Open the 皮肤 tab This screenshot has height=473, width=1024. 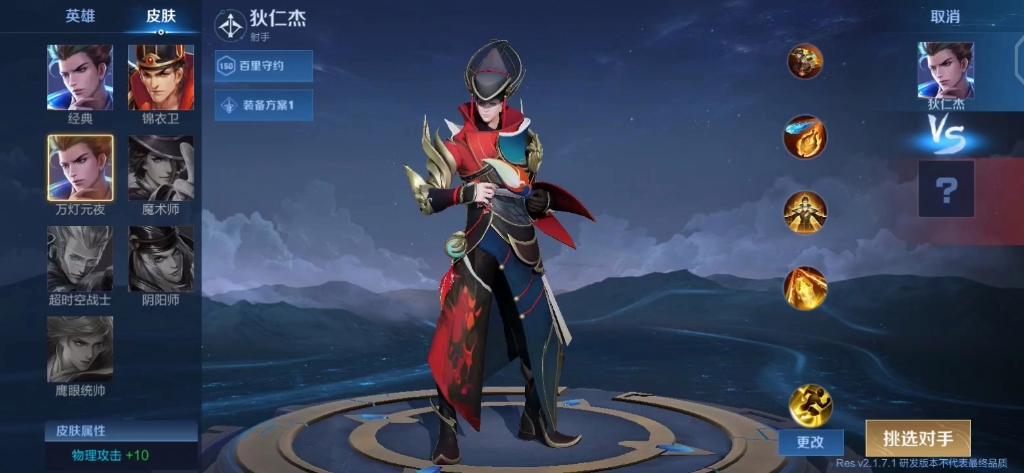click(x=161, y=16)
